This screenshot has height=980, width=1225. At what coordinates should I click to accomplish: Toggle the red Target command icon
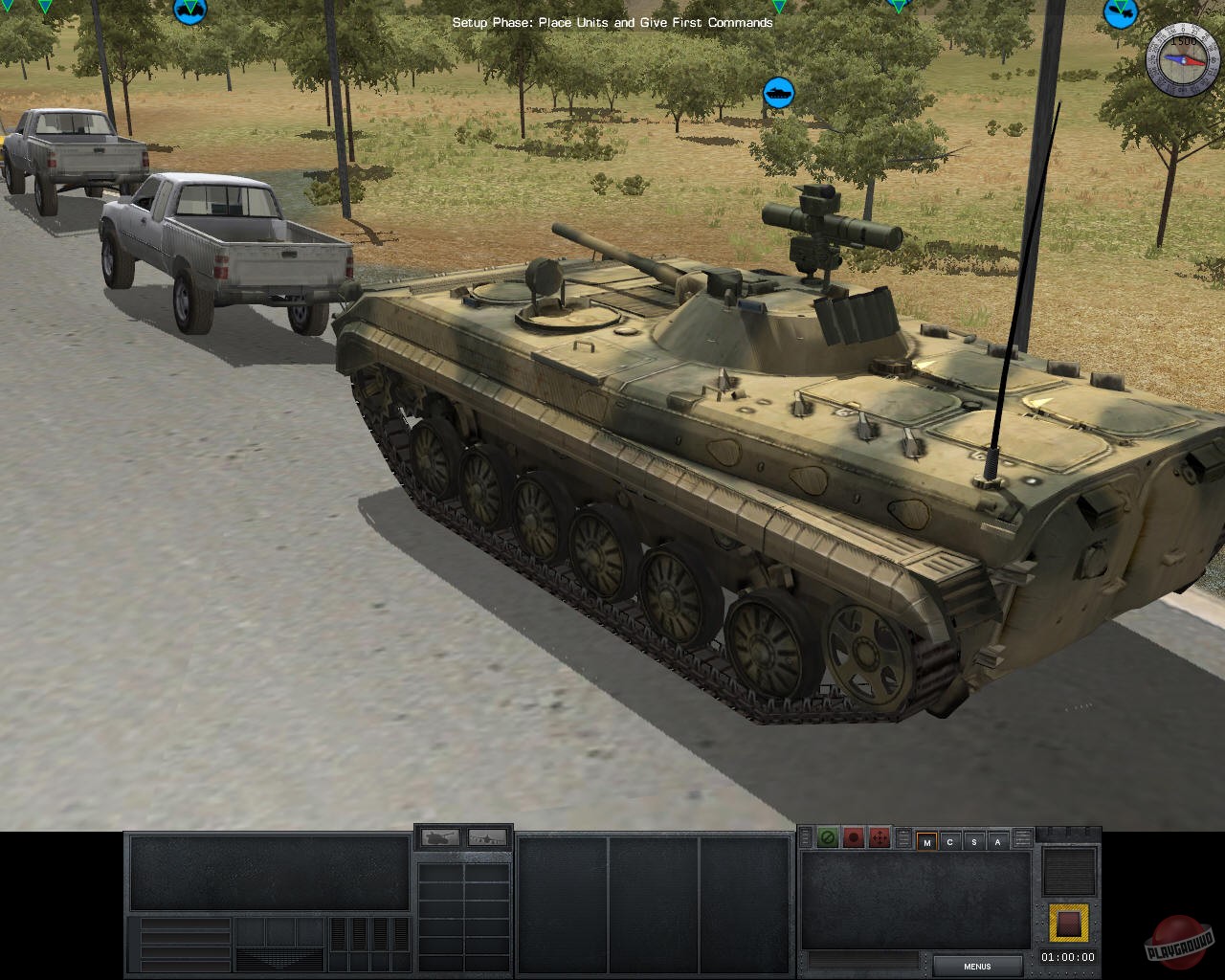853,838
